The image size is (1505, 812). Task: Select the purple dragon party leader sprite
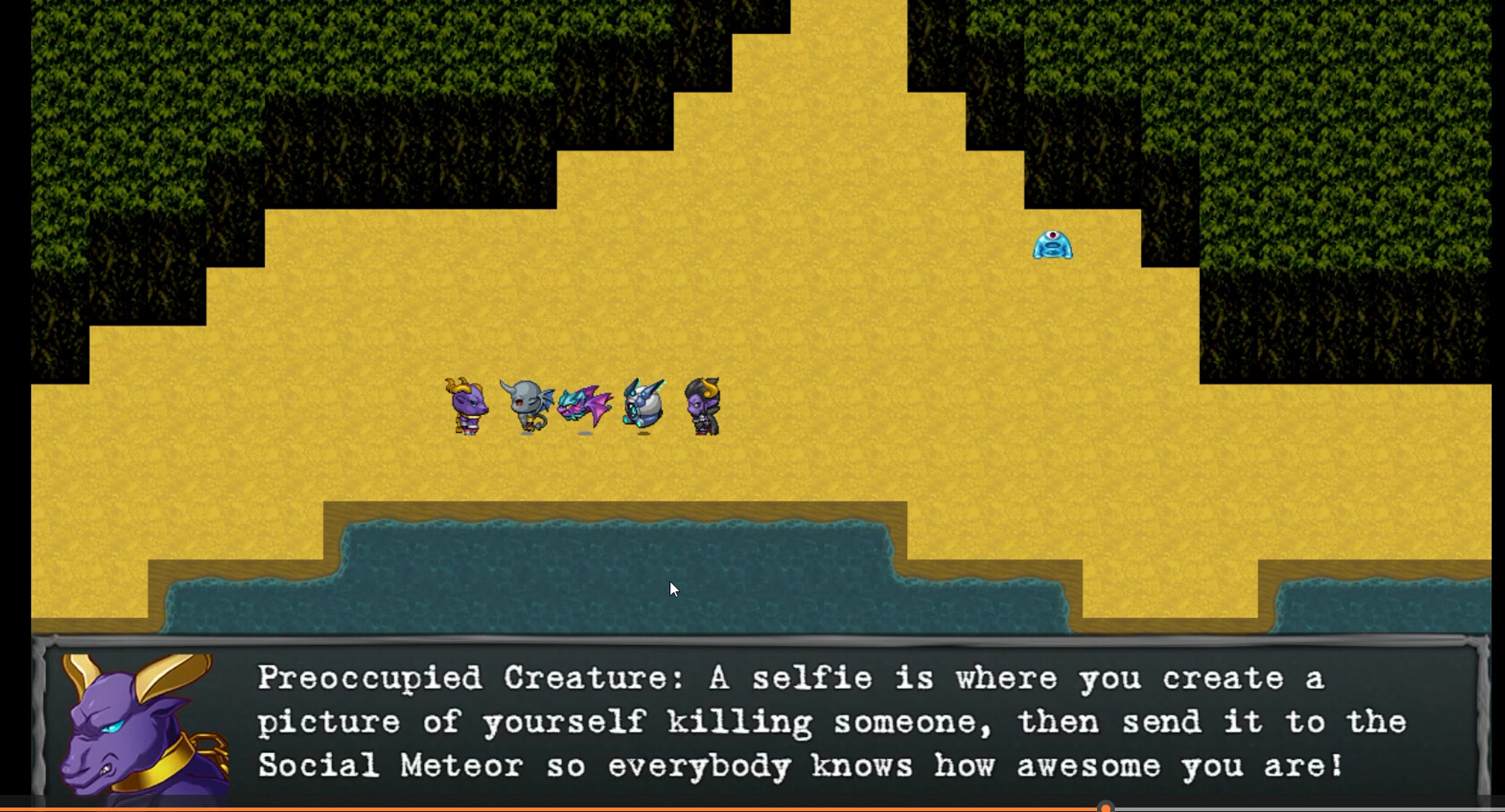467,407
